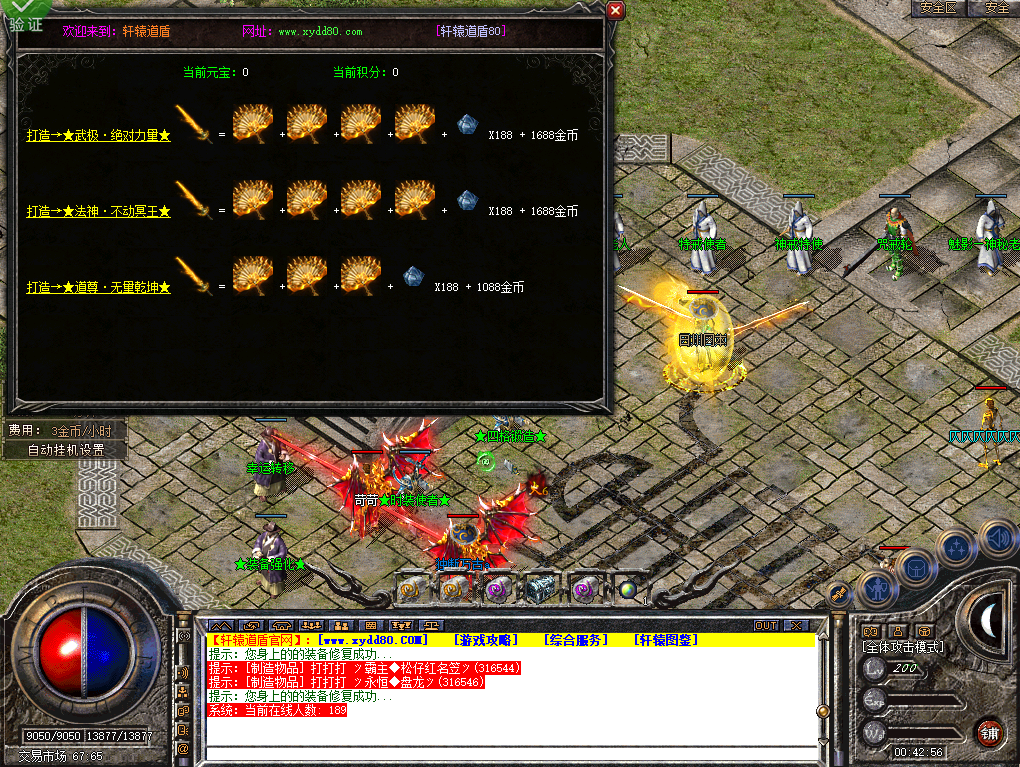Close the crafting panel with the red X
1020x767 pixels.
coord(615,10)
